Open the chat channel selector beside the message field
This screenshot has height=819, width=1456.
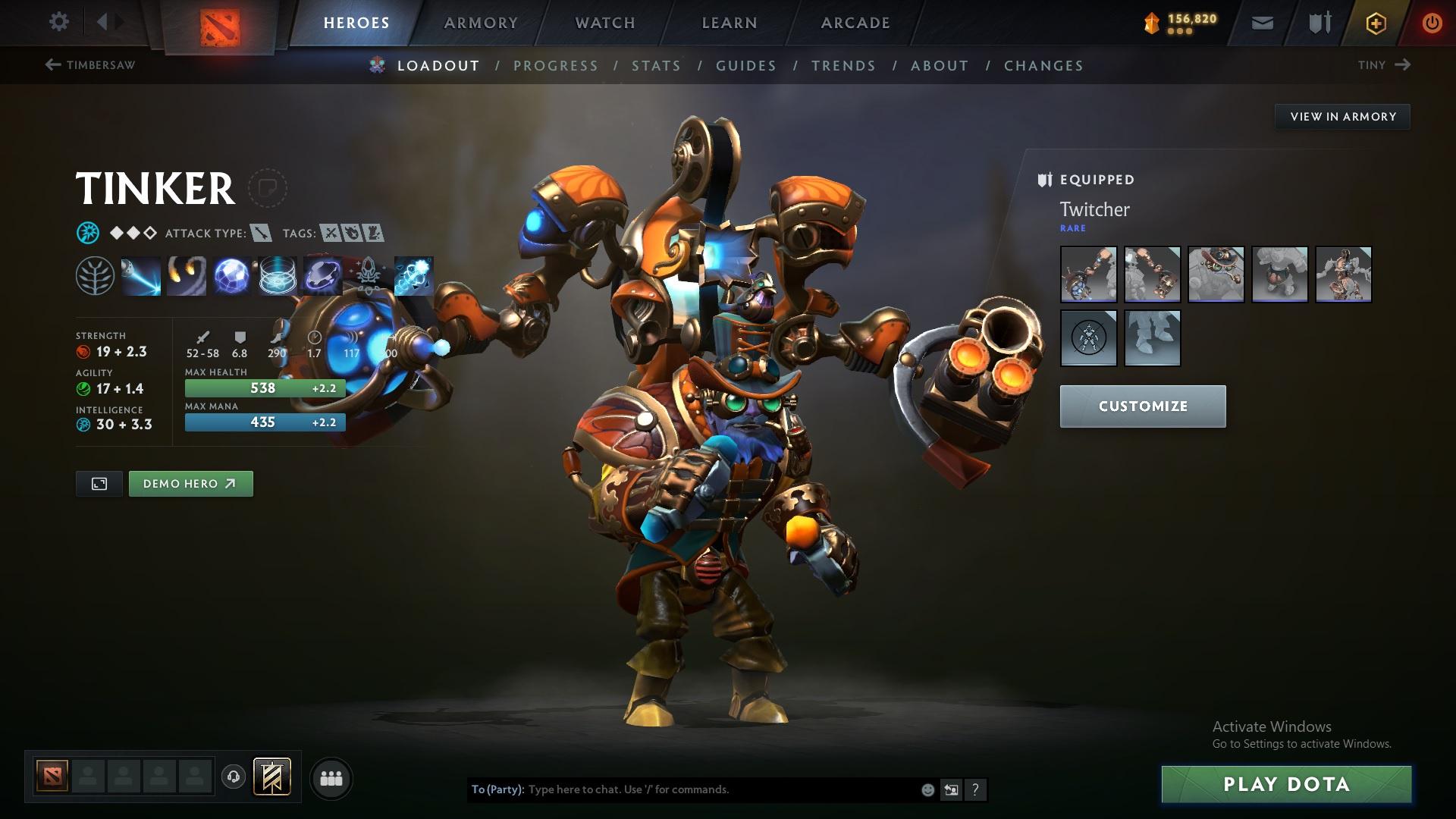tap(951, 789)
